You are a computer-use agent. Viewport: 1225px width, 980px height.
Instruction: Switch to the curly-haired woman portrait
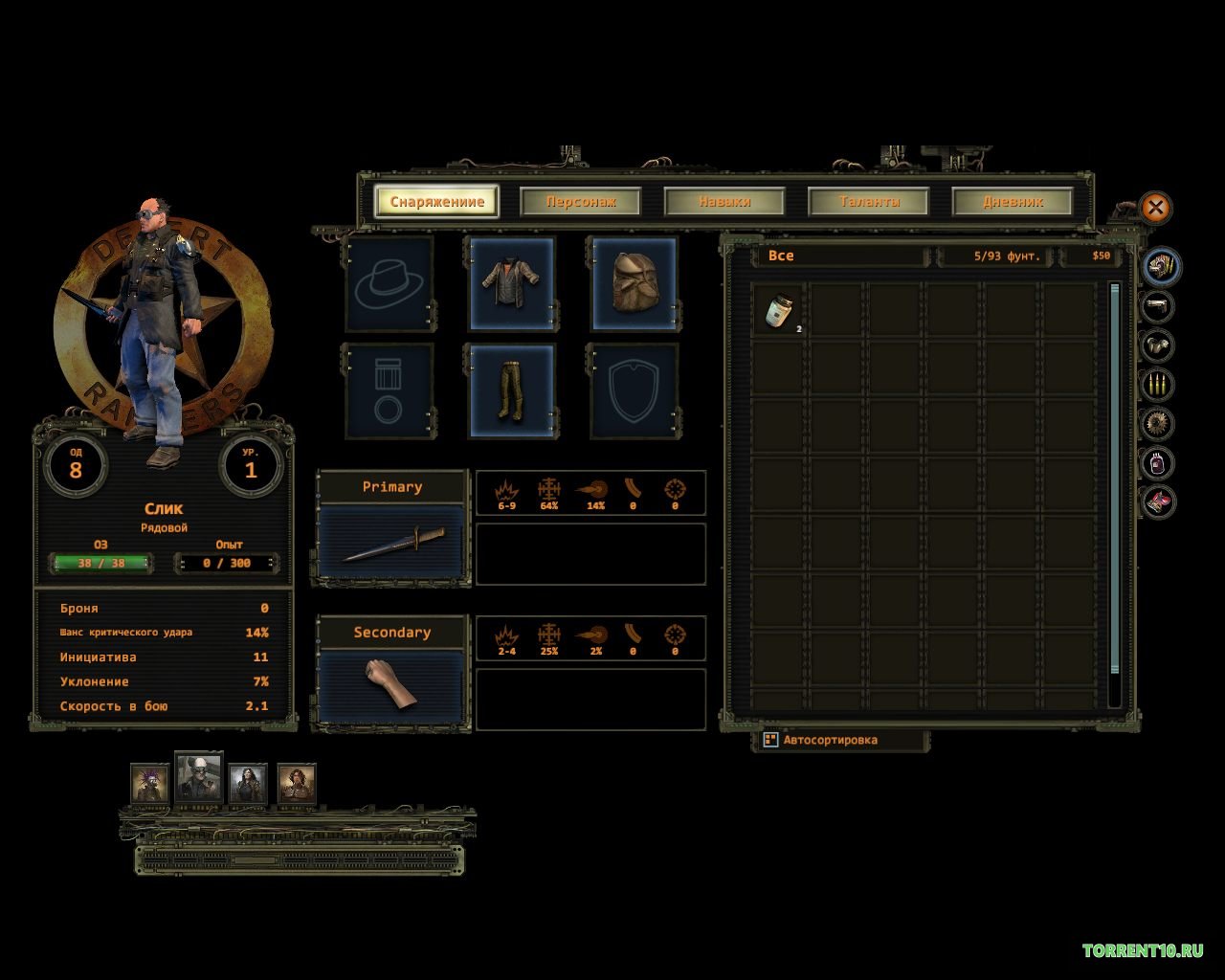pyautogui.click(x=297, y=783)
